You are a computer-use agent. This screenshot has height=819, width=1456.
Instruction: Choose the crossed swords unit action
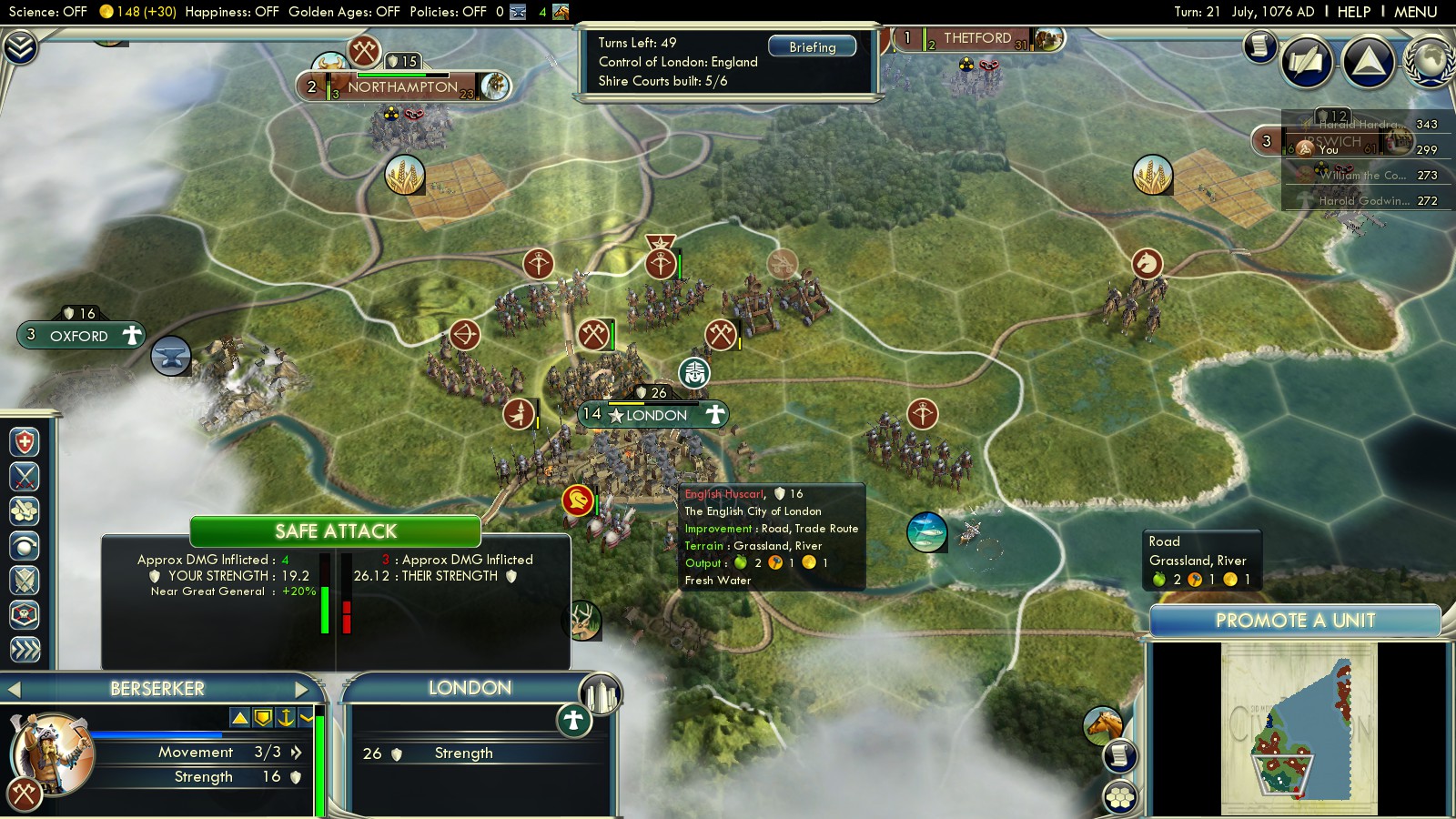coord(25,477)
